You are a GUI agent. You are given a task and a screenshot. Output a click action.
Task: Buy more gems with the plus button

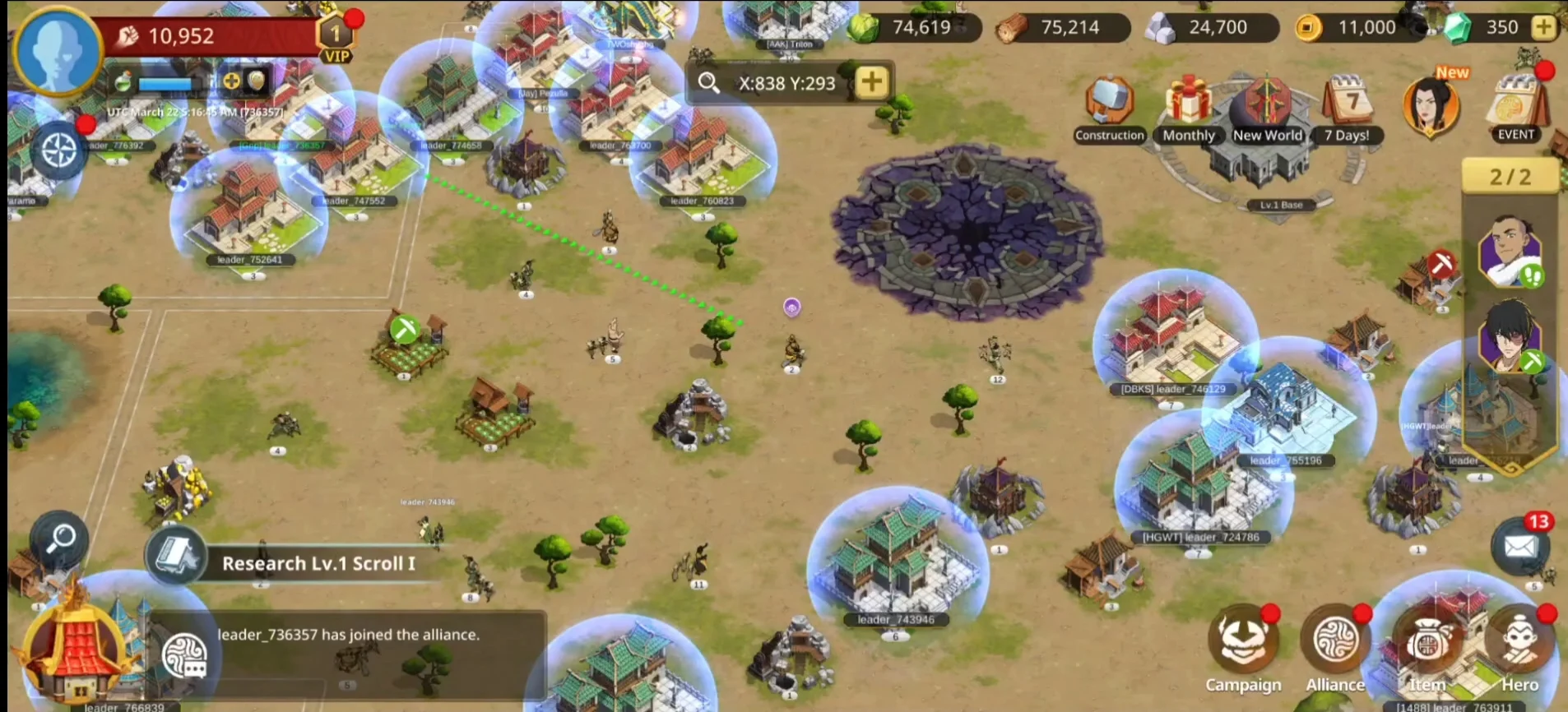click(1543, 27)
